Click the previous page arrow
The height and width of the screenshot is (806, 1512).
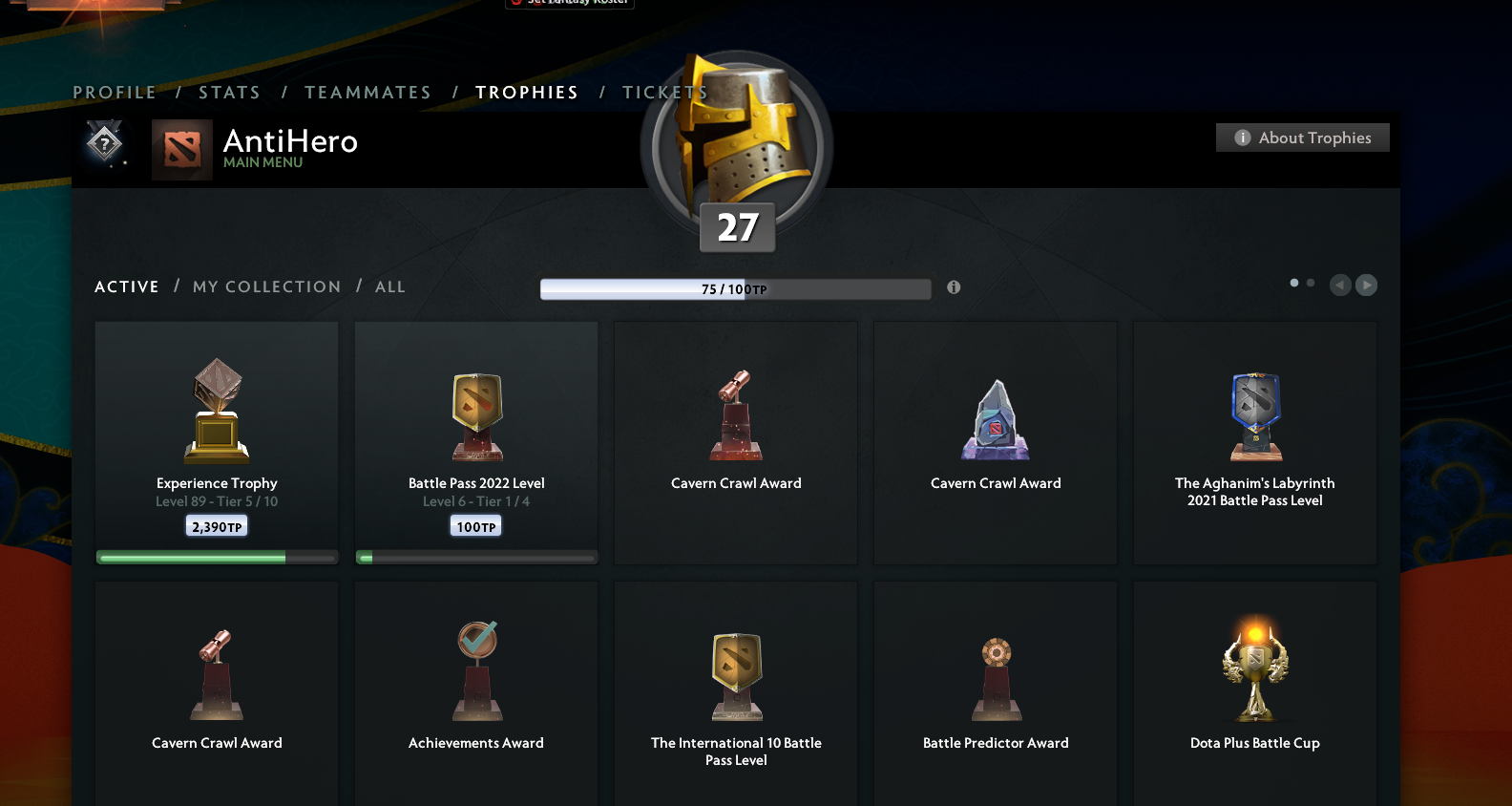click(x=1339, y=285)
